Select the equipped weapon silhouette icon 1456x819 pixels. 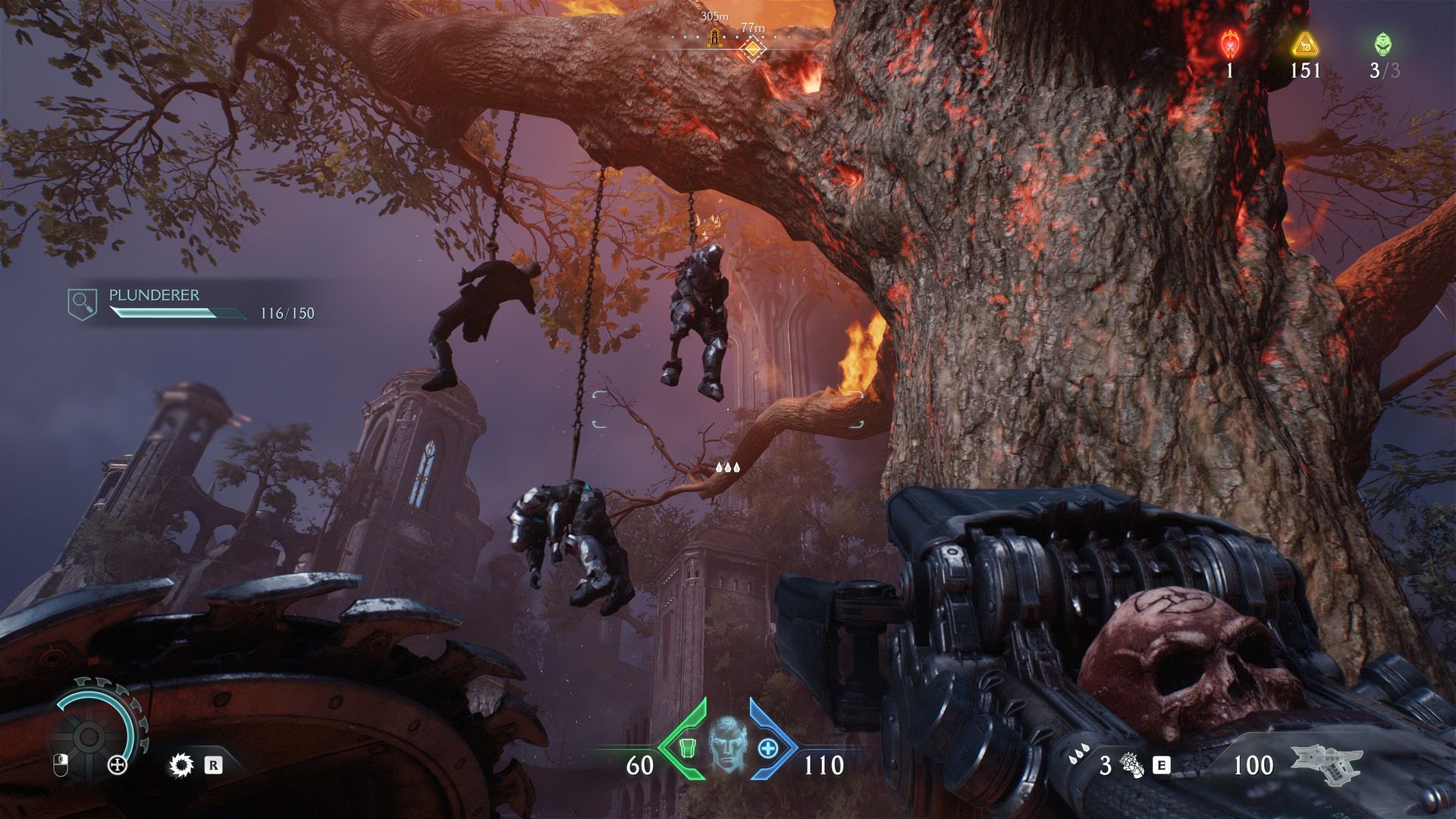click(x=1326, y=763)
